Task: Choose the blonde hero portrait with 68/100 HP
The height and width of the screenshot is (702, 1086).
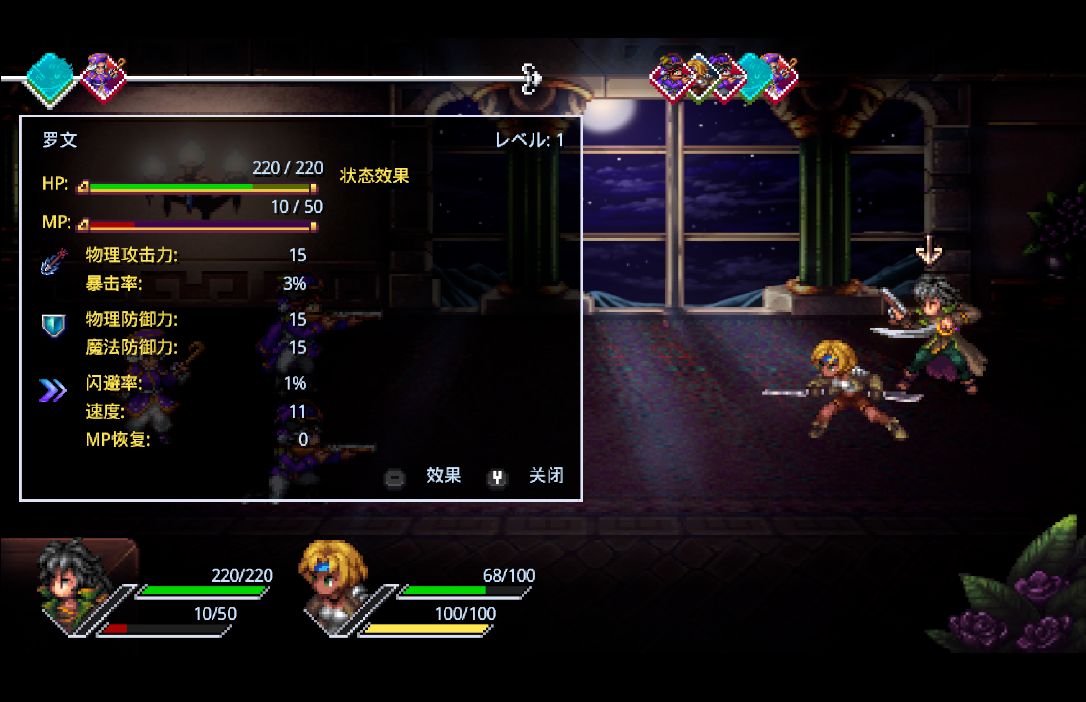Action: click(x=331, y=584)
